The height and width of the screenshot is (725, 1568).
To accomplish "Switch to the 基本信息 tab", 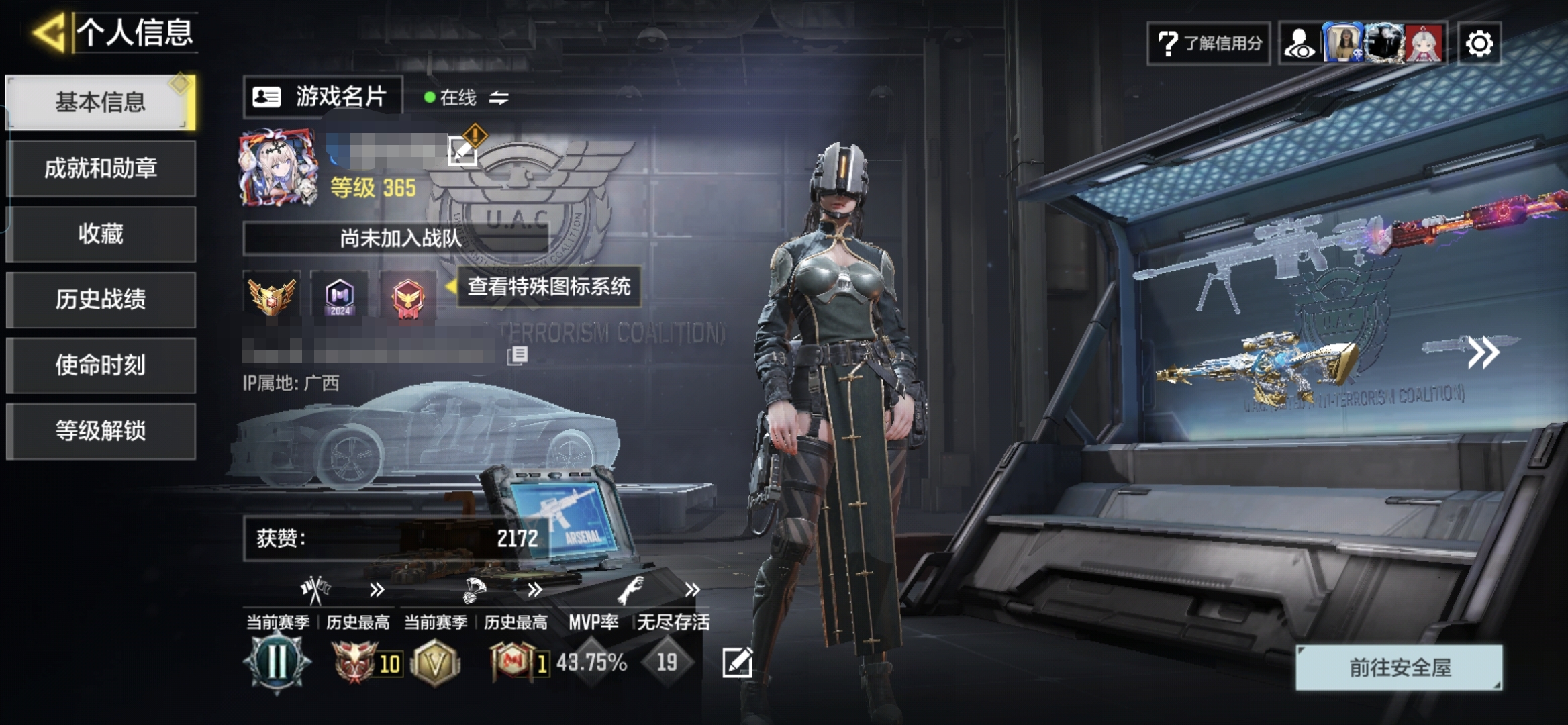I will tap(101, 102).
